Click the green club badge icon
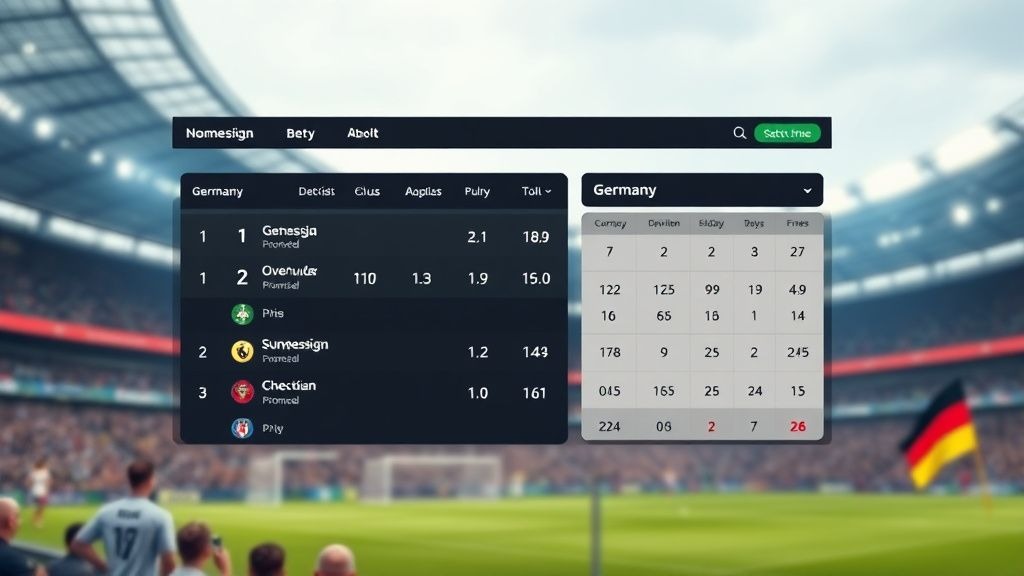The height and width of the screenshot is (576, 1024). point(243,314)
